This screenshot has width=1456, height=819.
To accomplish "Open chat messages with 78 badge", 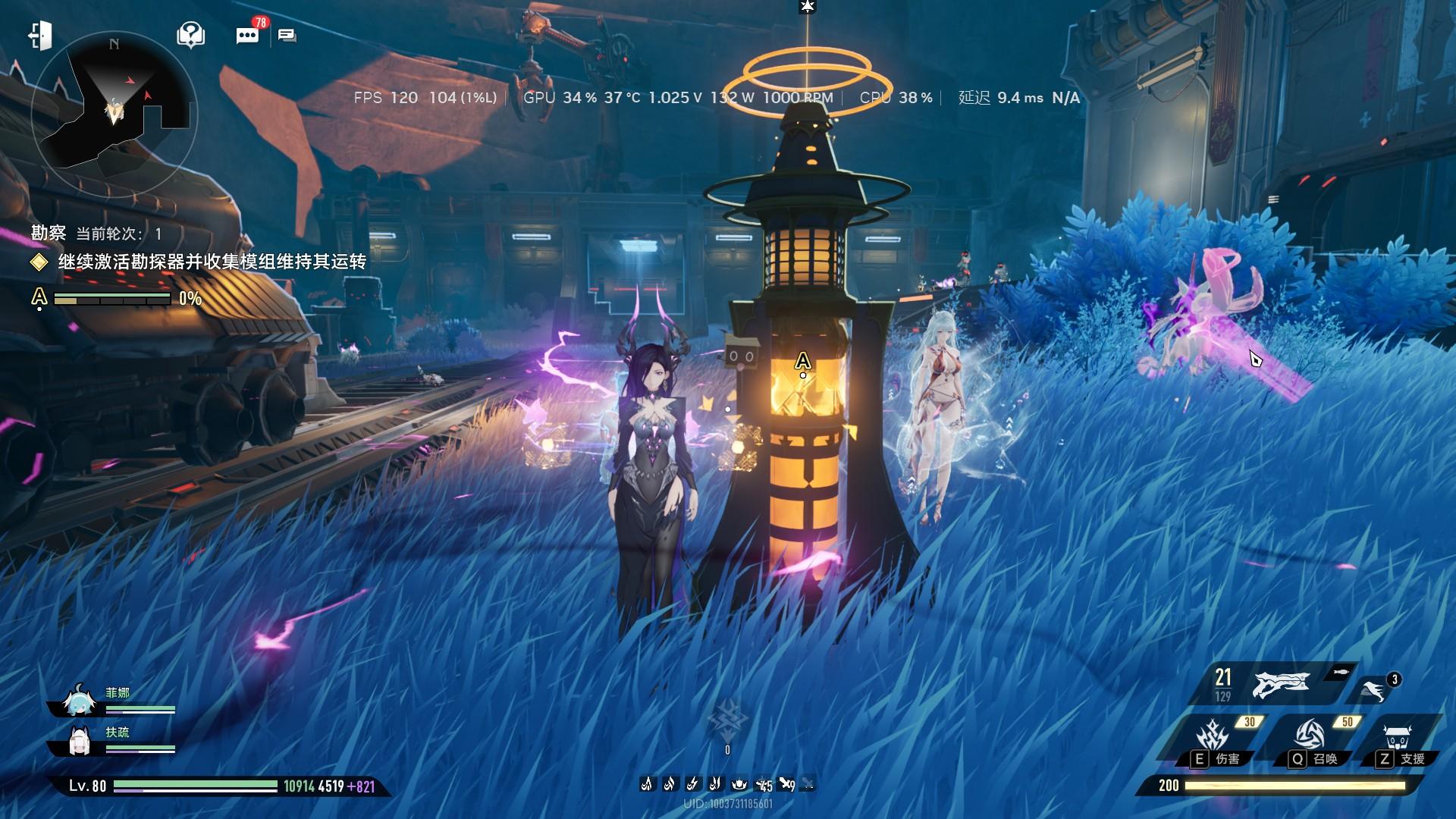I will tap(247, 36).
